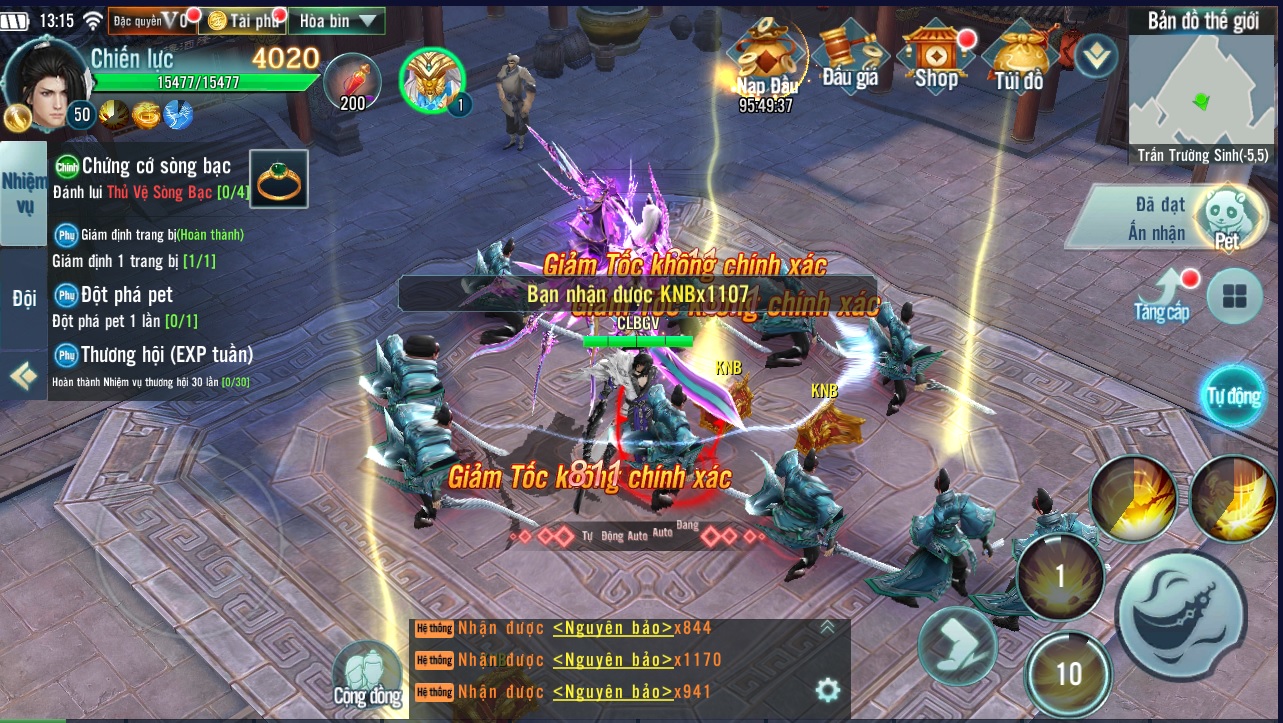Toggle Tự động auto-combat
The width and height of the screenshot is (1283, 723).
[1233, 395]
